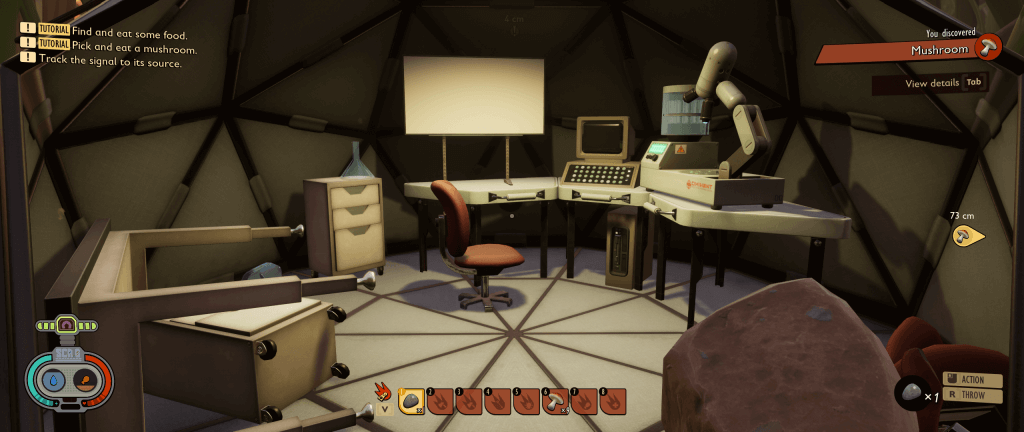The height and width of the screenshot is (432, 1024).
Task: Click the mushroom distance waypoint marker
Action: point(964,237)
